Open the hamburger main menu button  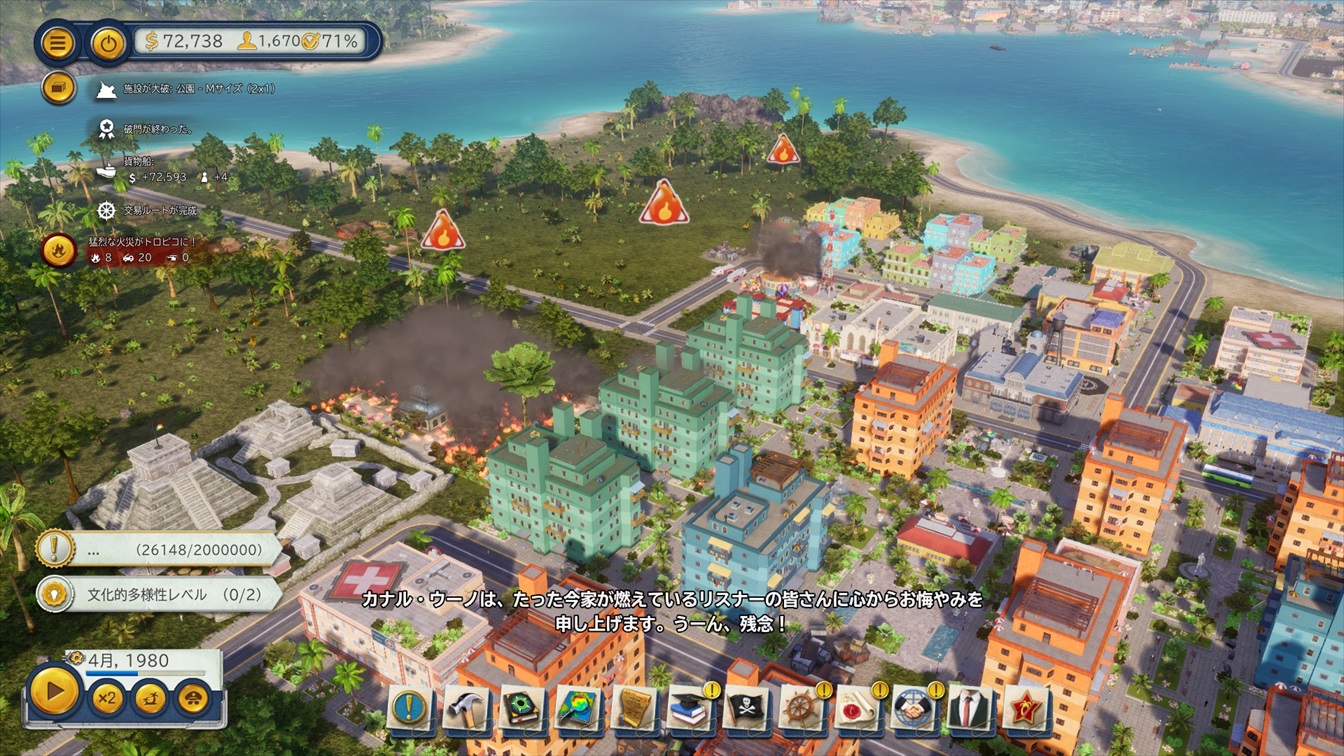point(59,43)
